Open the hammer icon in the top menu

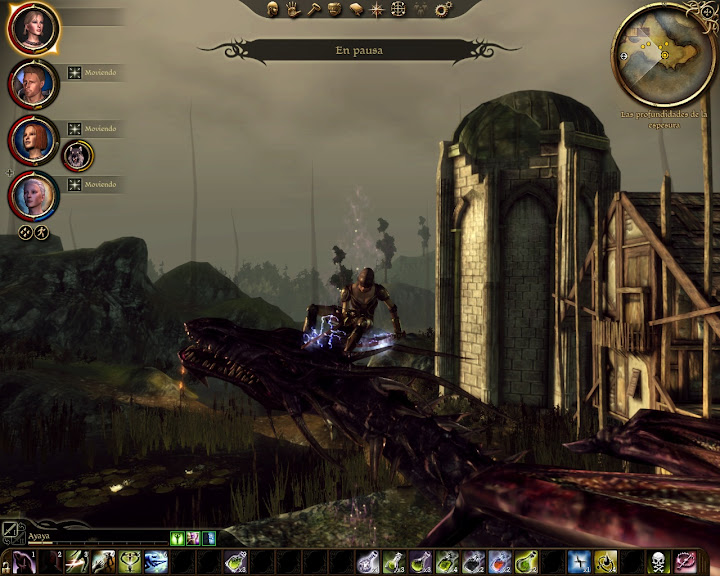pos(314,9)
